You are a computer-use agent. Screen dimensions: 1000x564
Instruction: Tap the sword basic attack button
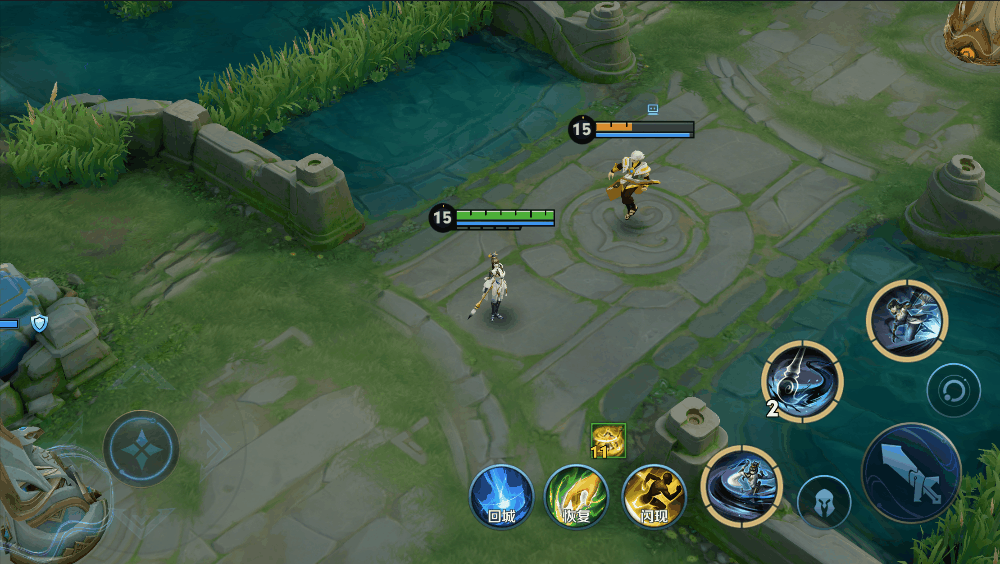coord(911,473)
